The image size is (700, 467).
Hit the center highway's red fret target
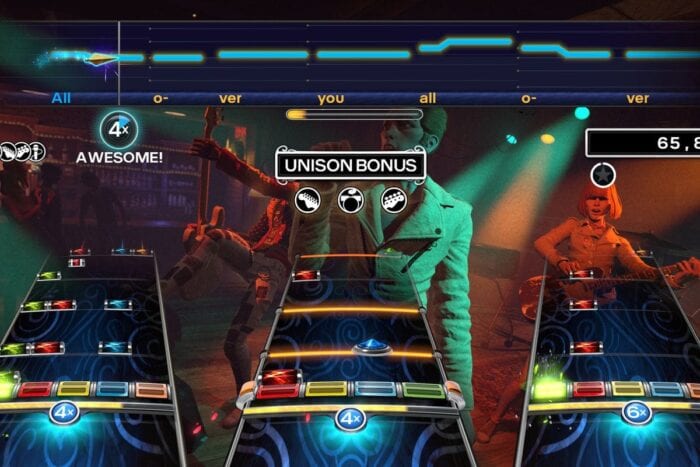point(277,390)
